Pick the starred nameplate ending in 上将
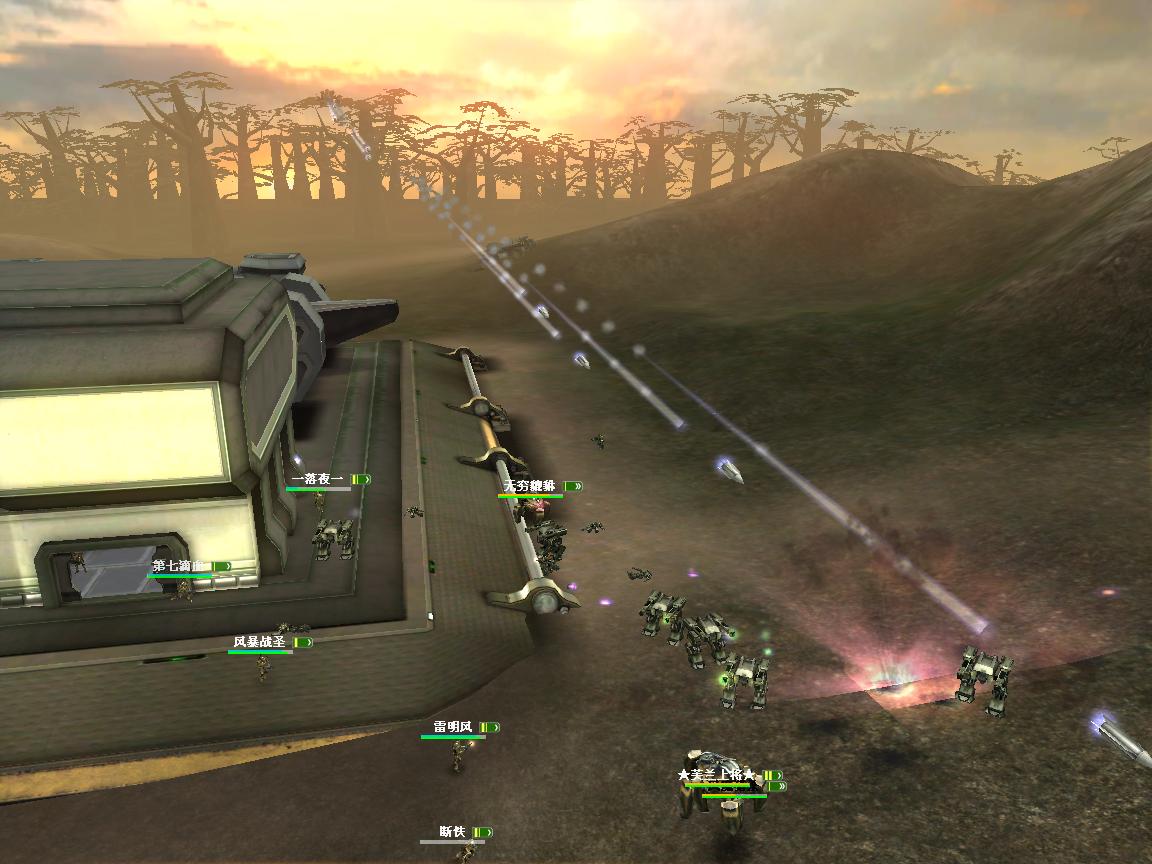The image size is (1152, 864). [716, 776]
